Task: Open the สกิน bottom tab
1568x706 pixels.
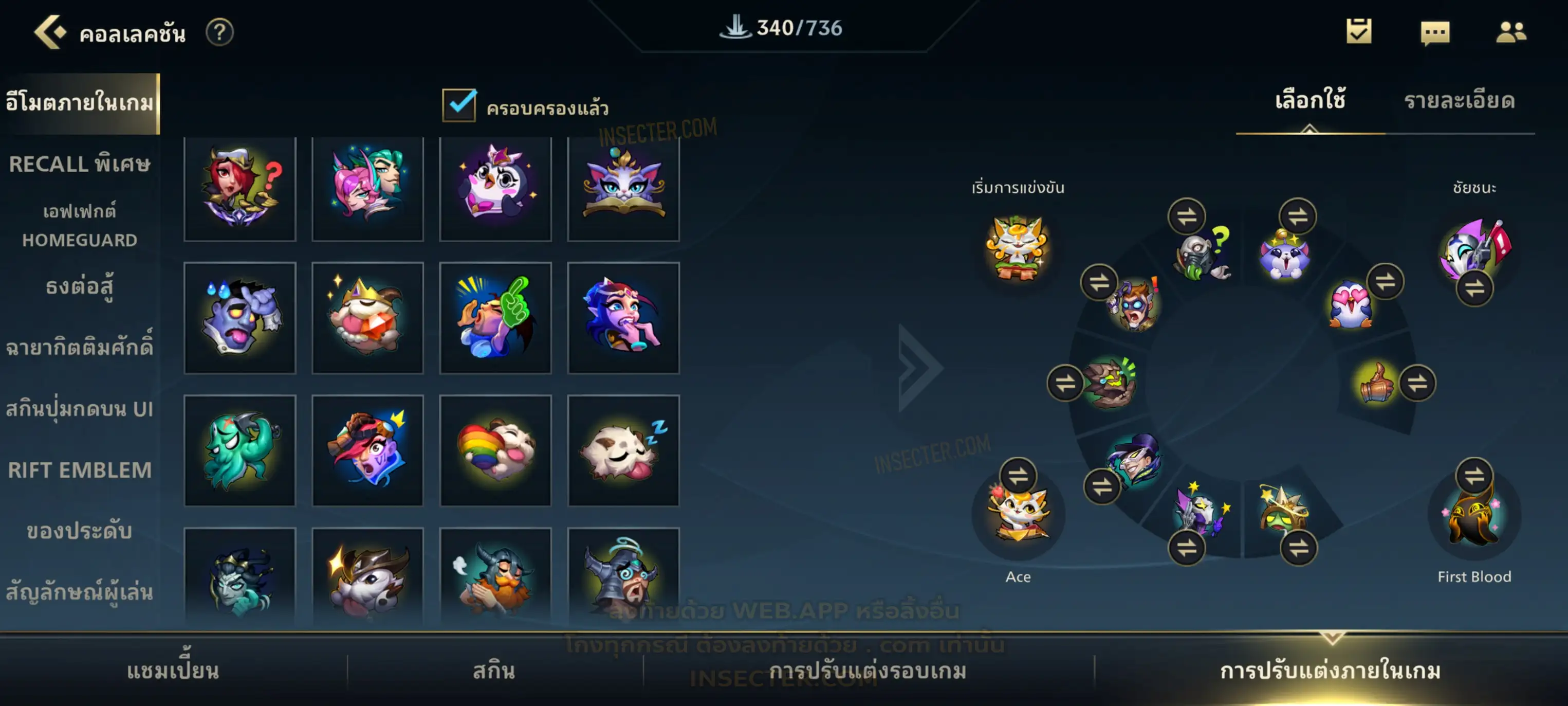Action: click(x=494, y=671)
